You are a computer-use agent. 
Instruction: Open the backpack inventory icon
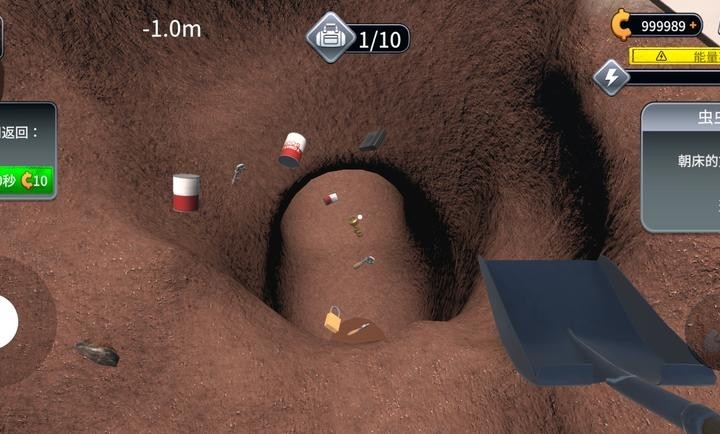pyautogui.click(x=331, y=39)
